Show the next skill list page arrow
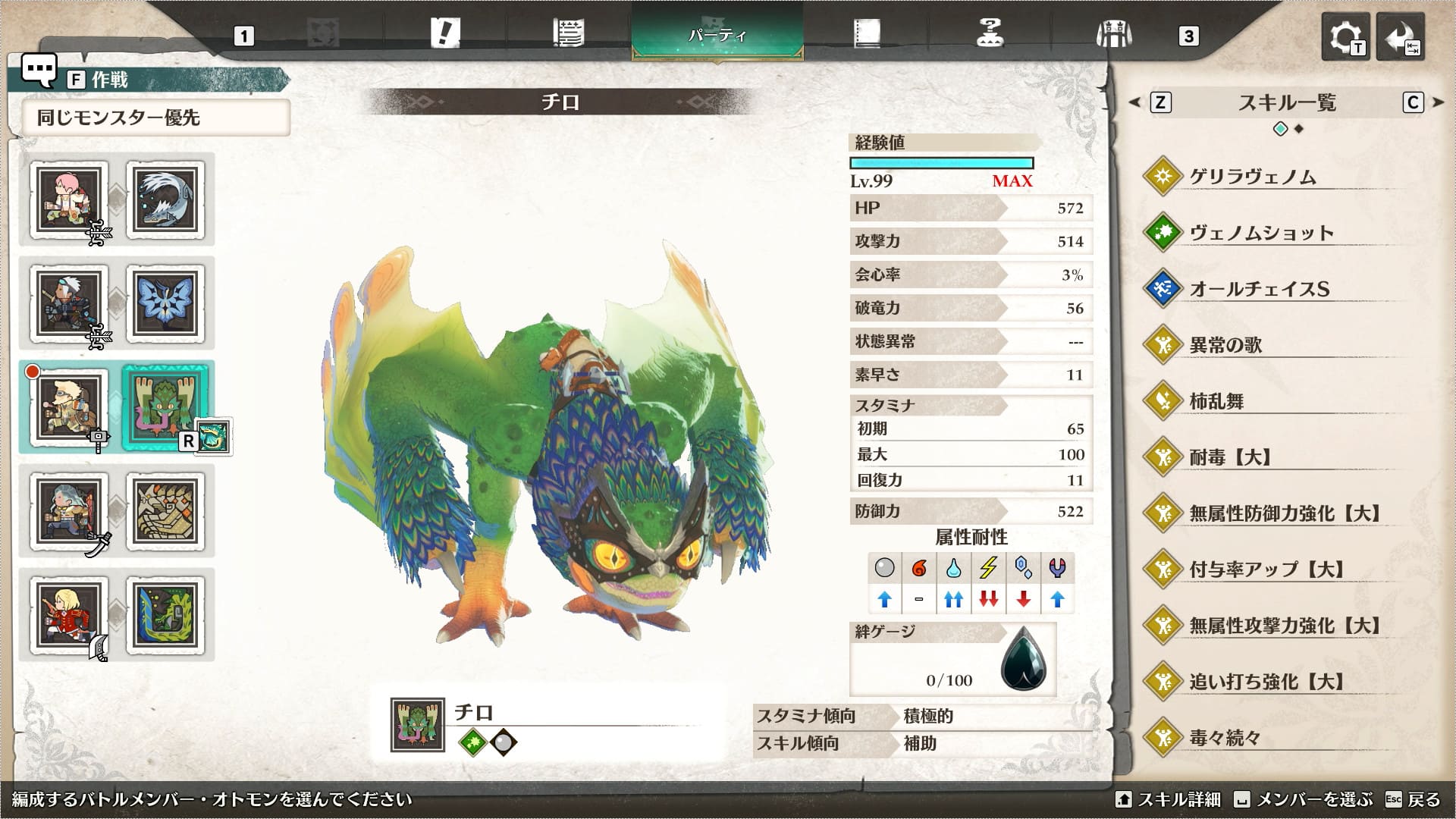 [x=1439, y=102]
